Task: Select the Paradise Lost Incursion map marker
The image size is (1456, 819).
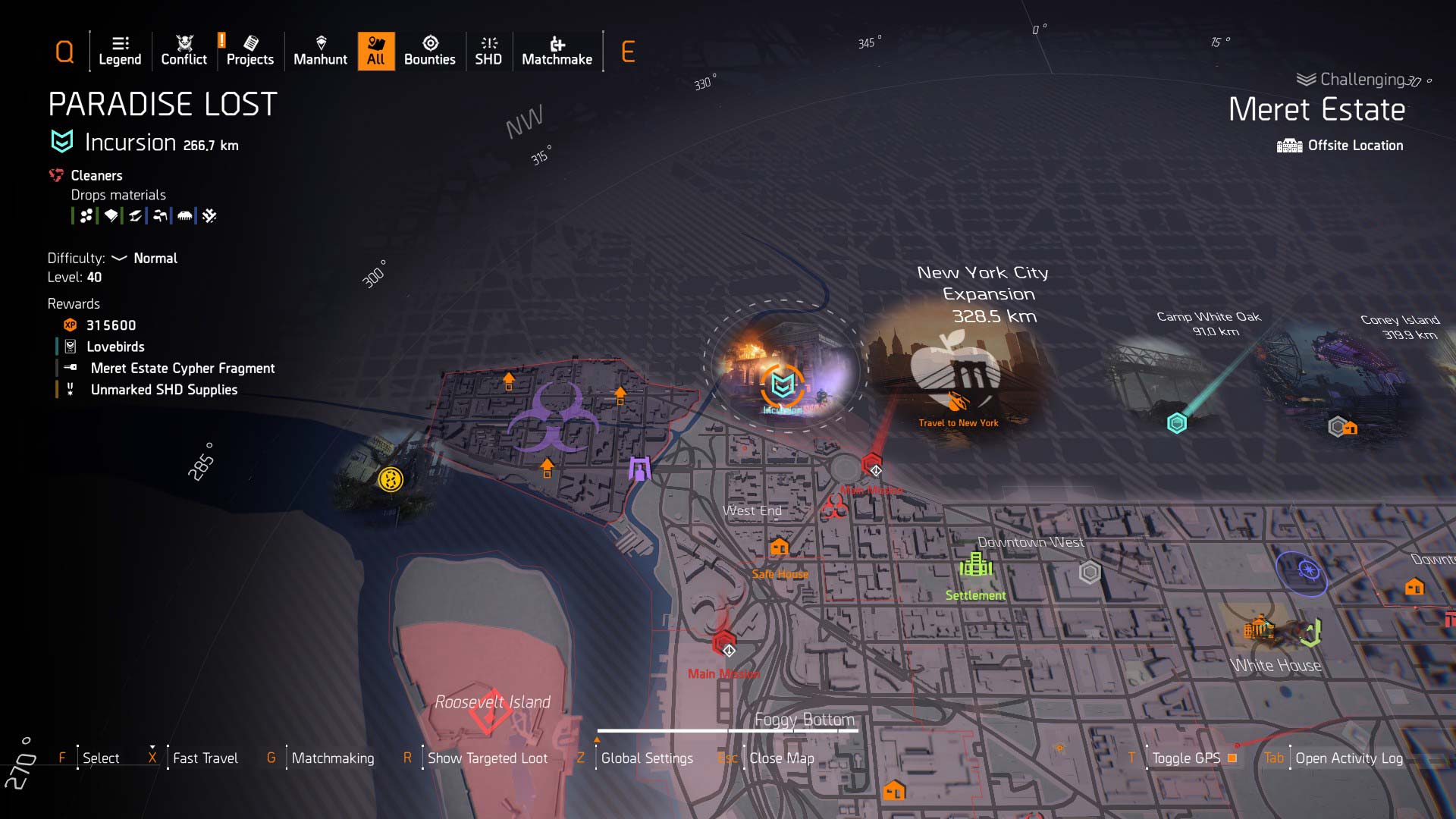Action: [x=783, y=384]
